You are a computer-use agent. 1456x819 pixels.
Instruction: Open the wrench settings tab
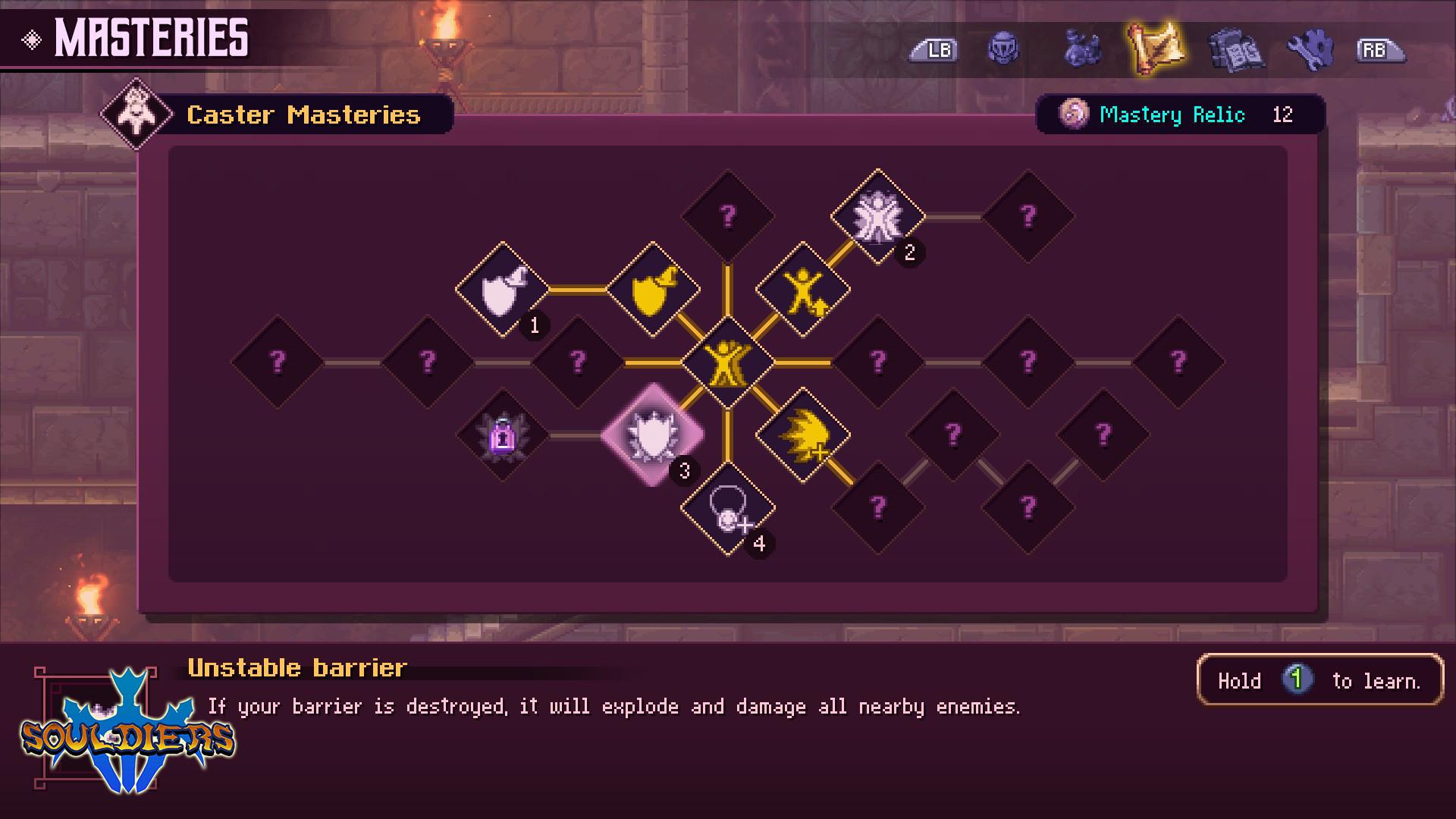tap(1313, 50)
